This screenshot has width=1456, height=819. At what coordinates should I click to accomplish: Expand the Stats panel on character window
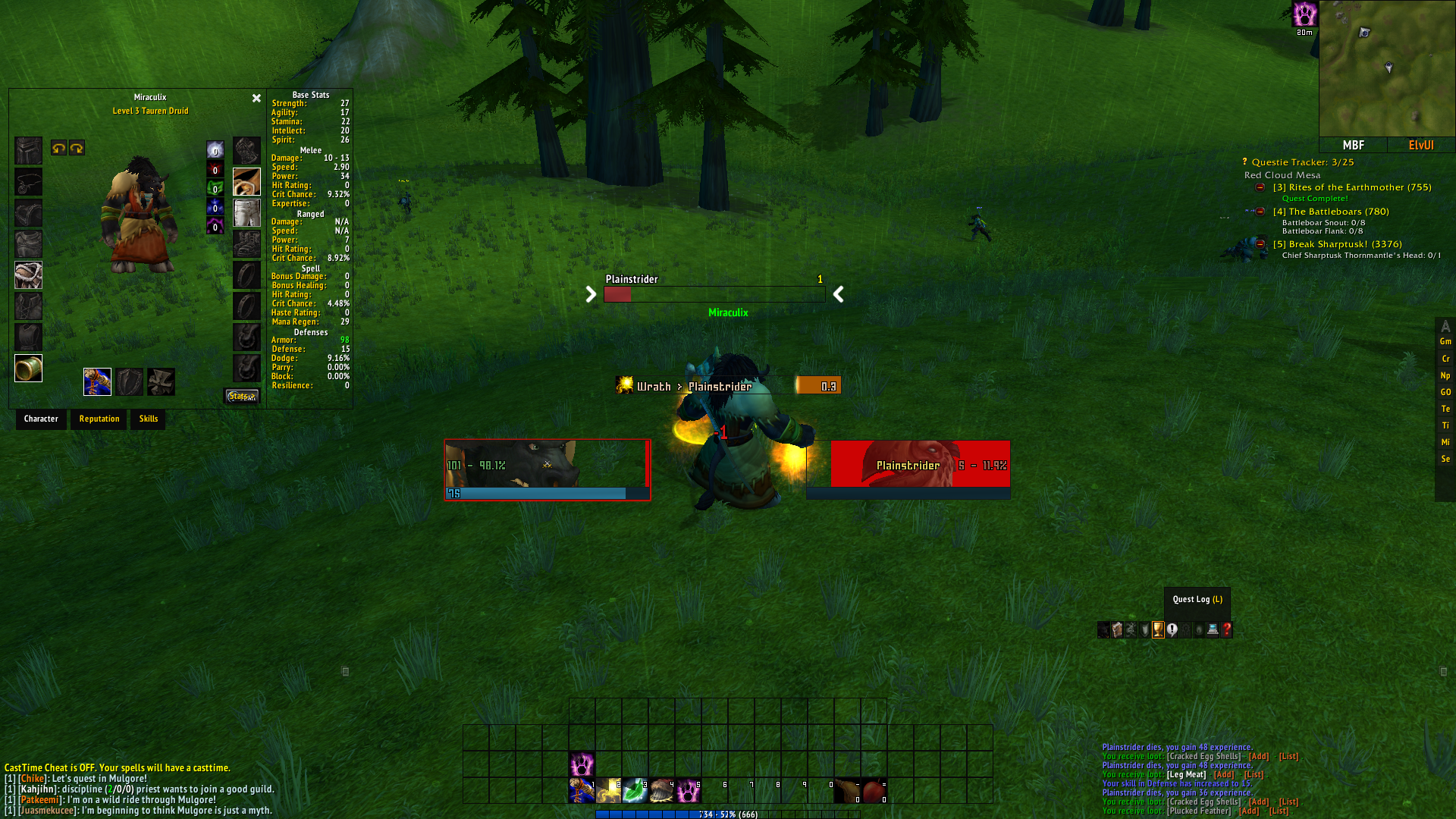coord(241,395)
